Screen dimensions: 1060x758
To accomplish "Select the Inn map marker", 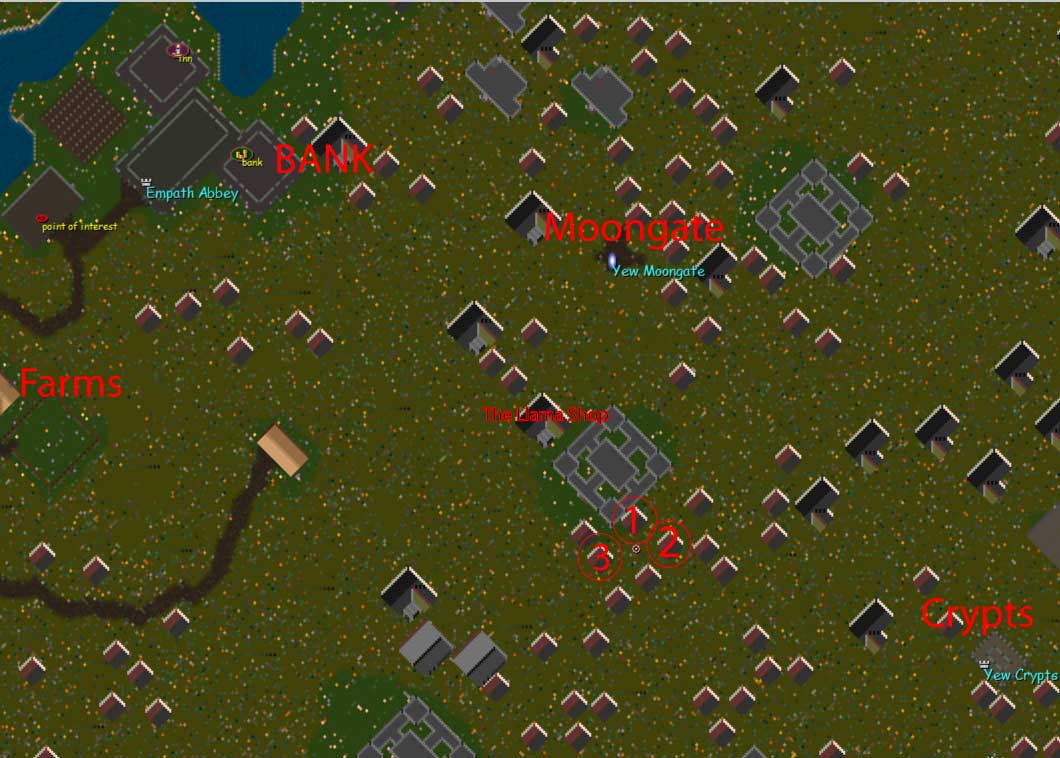I will 178,49.
